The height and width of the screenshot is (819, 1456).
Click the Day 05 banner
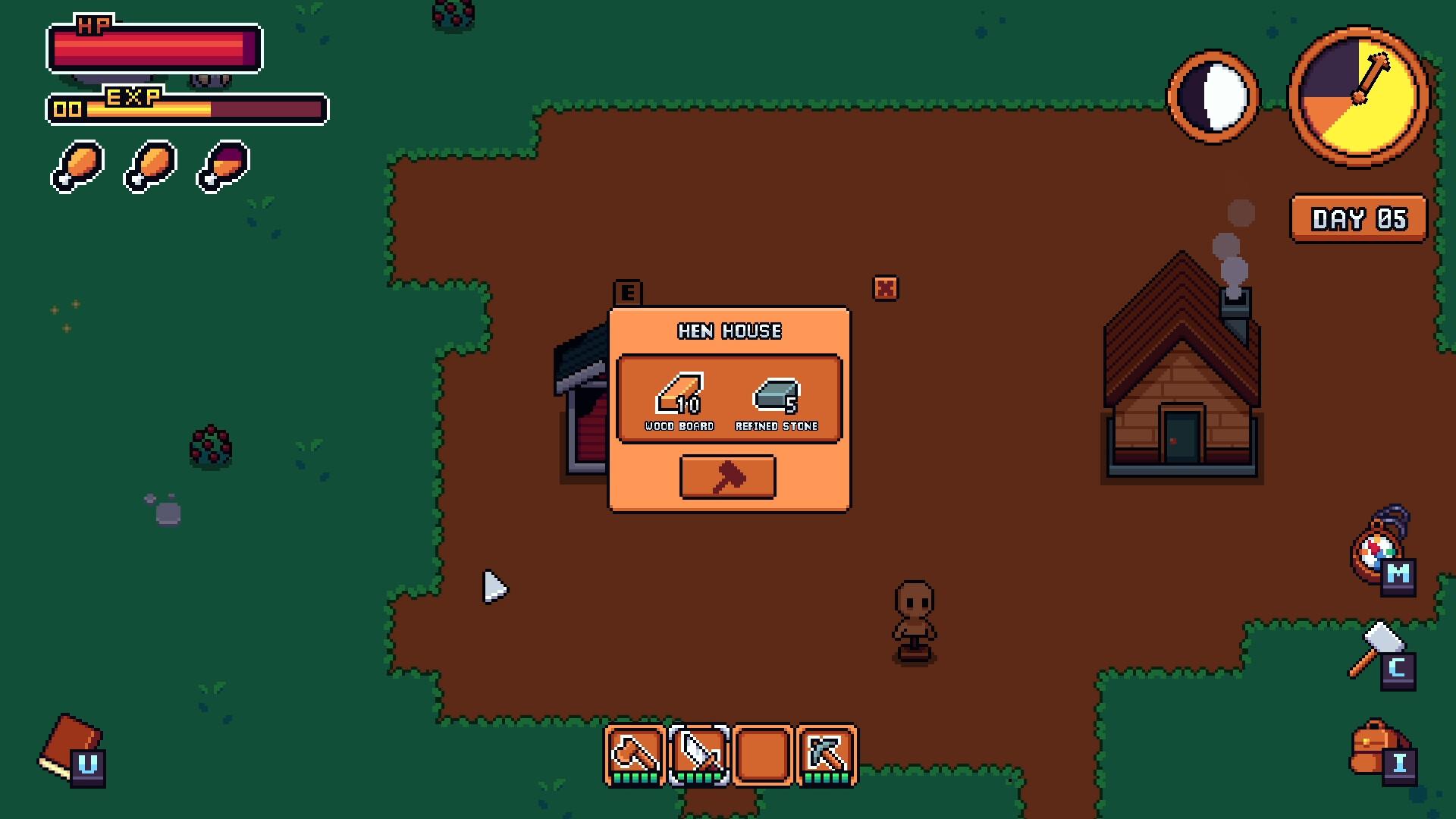coord(1358,220)
